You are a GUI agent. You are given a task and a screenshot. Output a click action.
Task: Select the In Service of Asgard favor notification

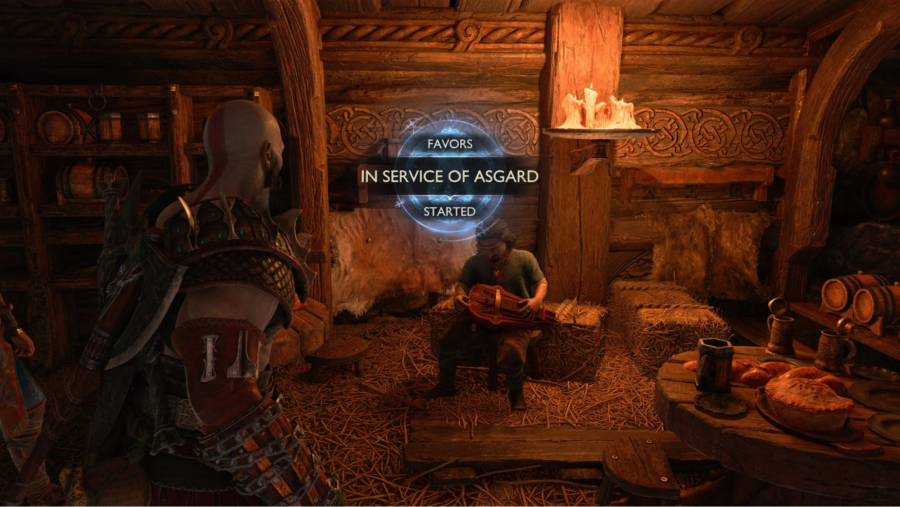coord(449,176)
